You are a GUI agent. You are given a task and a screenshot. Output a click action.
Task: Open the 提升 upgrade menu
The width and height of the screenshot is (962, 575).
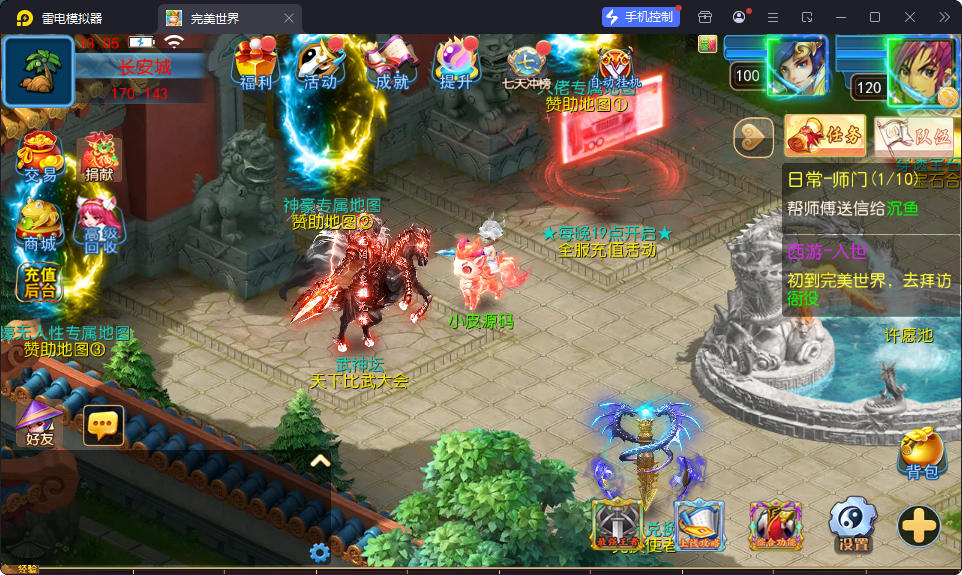[x=456, y=65]
